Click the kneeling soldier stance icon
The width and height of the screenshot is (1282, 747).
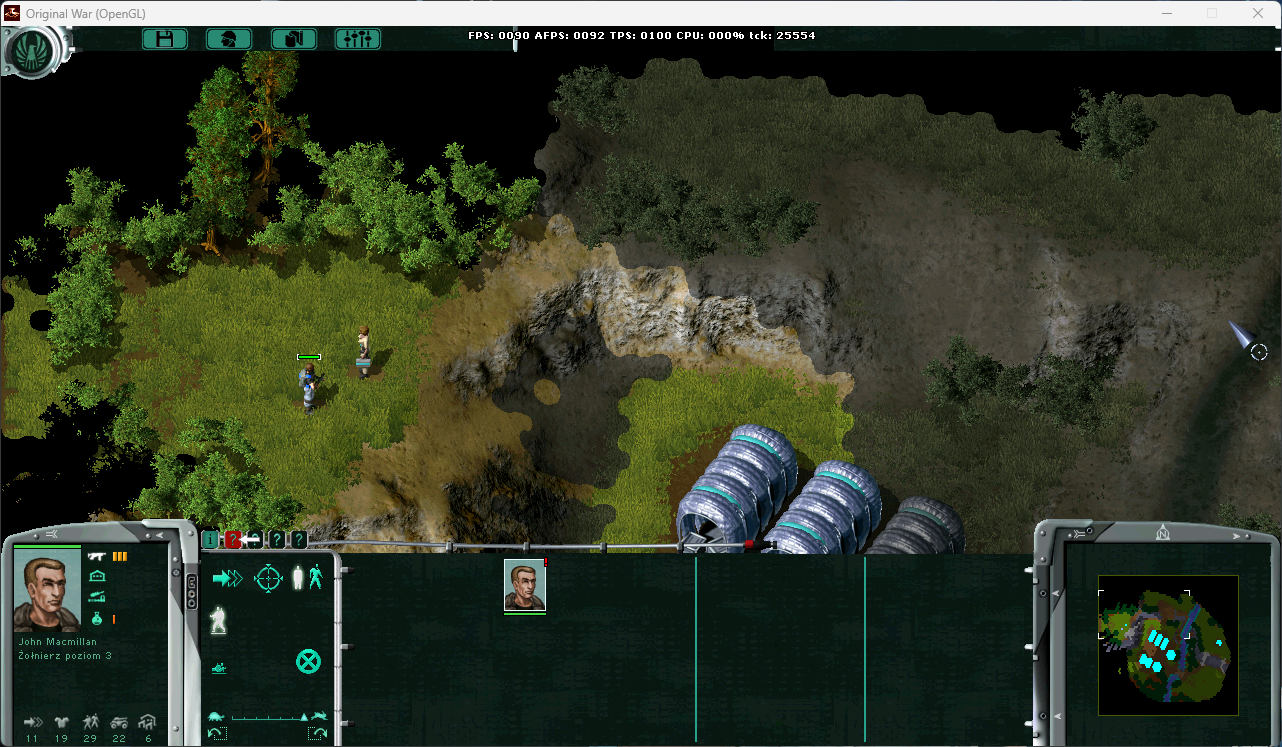click(x=218, y=621)
